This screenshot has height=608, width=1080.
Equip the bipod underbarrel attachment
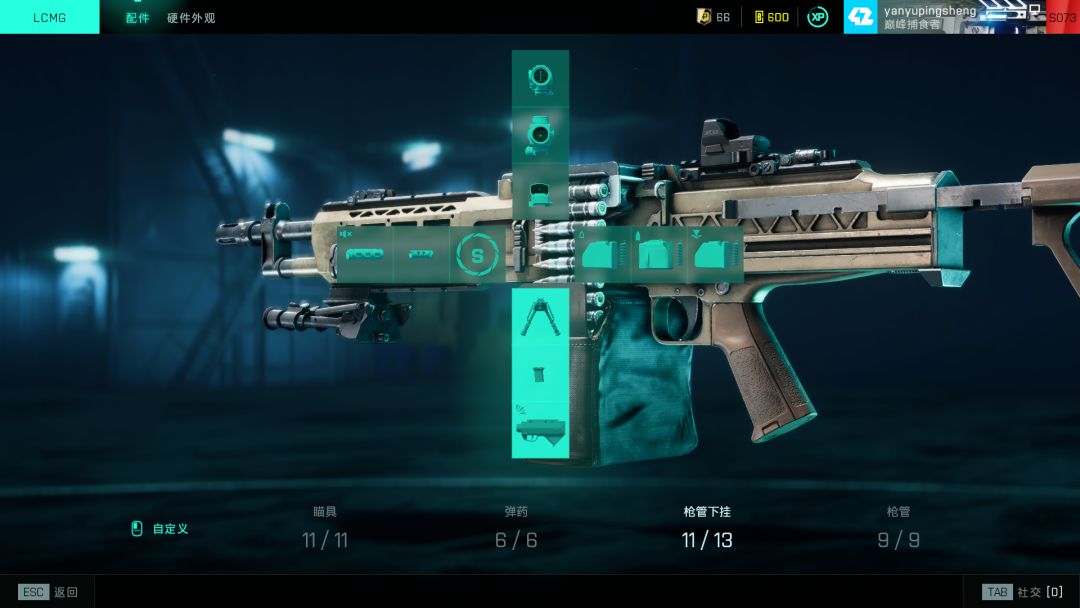point(540,316)
